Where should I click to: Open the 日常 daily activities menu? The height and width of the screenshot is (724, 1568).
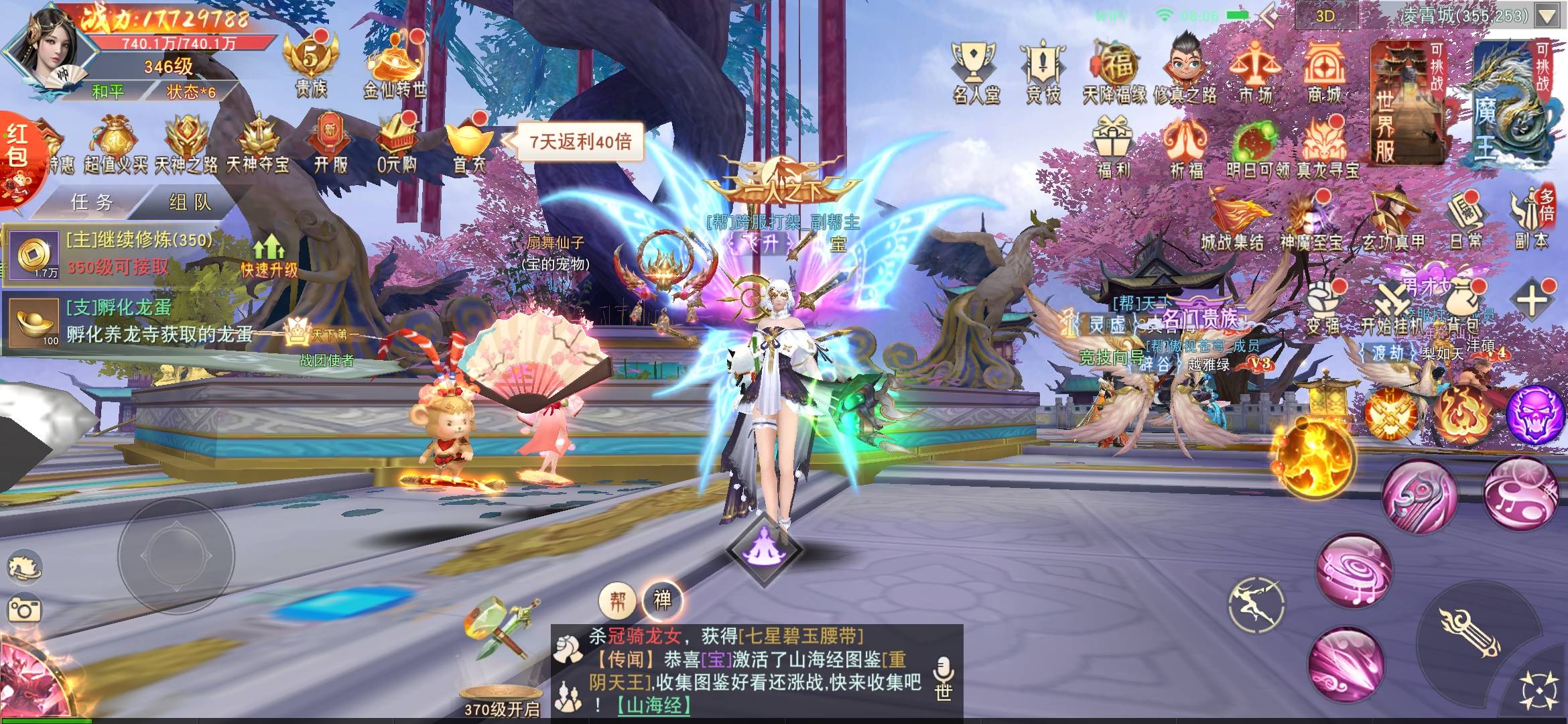point(1465,220)
